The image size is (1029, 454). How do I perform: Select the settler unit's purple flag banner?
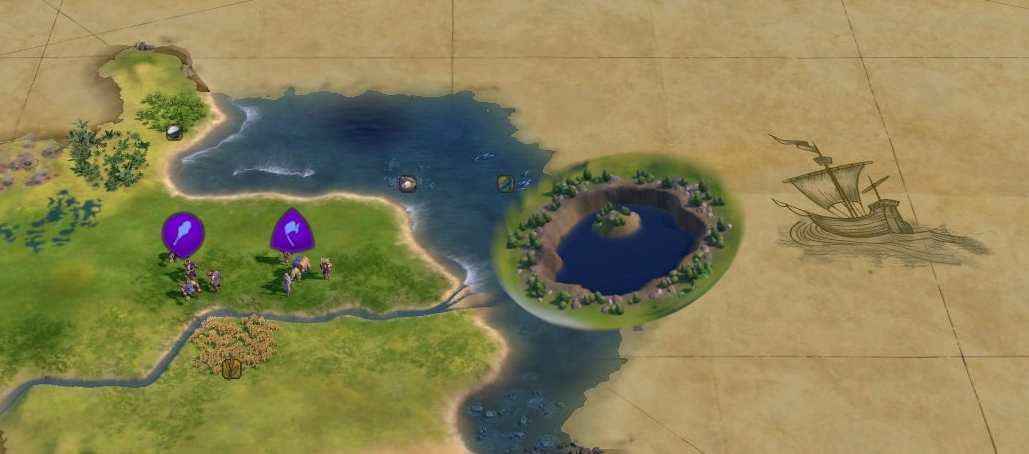[292, 231]
